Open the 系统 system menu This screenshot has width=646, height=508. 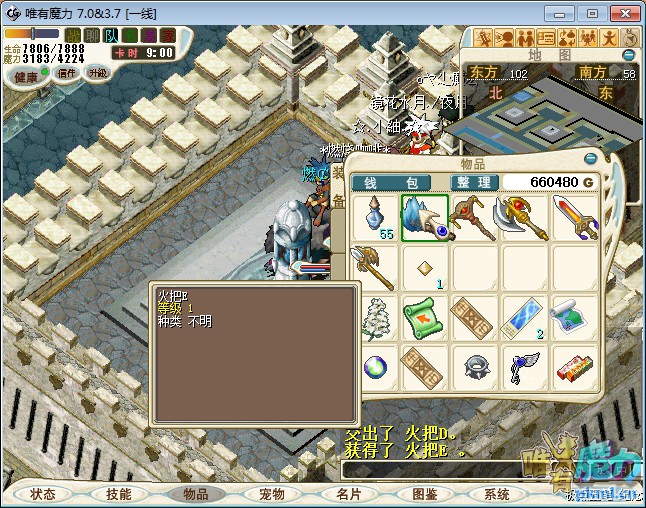click(497, 494)
